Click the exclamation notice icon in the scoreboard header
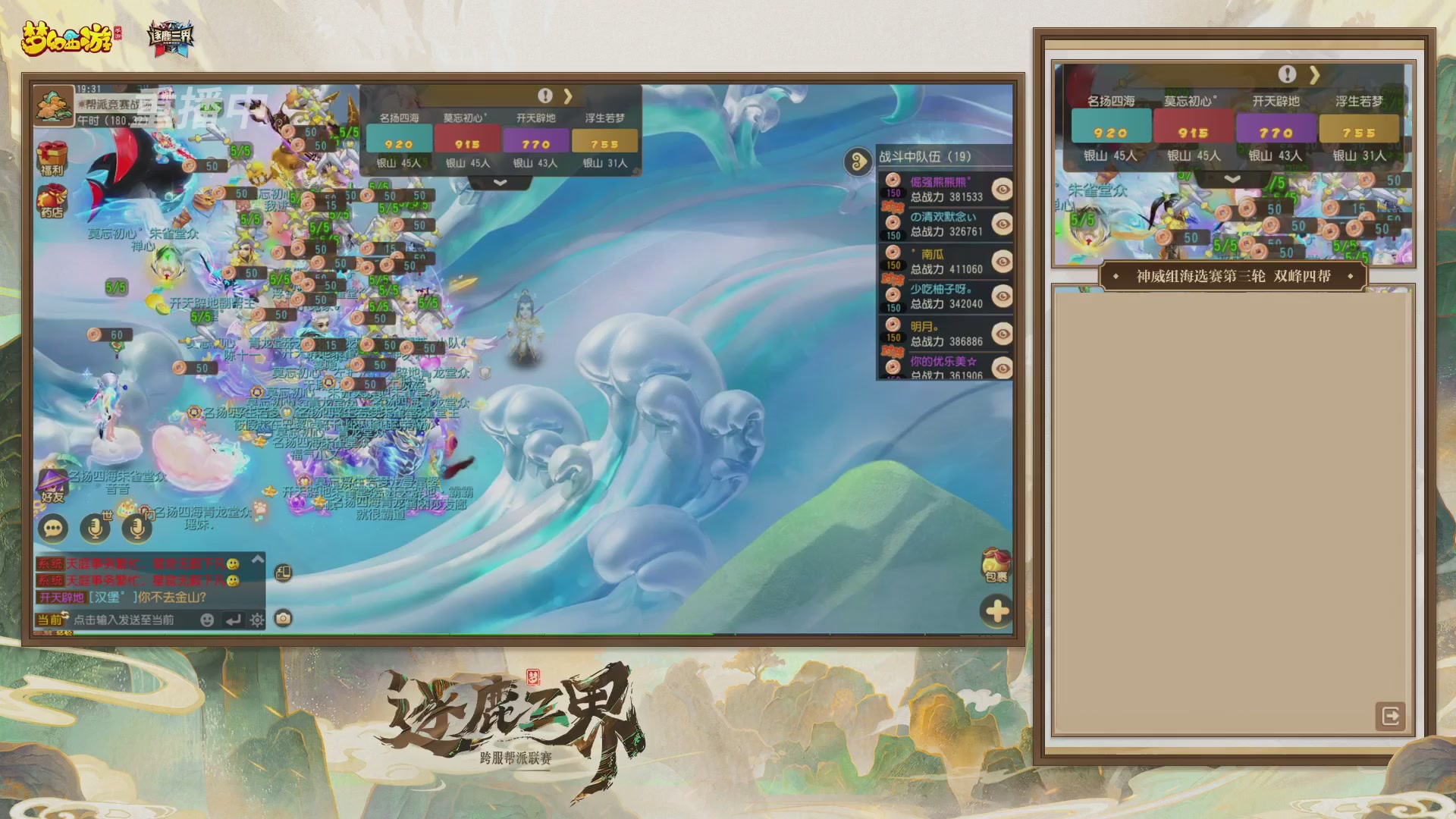The height and width of the screenshot is (819, 1456). point(544,94)
